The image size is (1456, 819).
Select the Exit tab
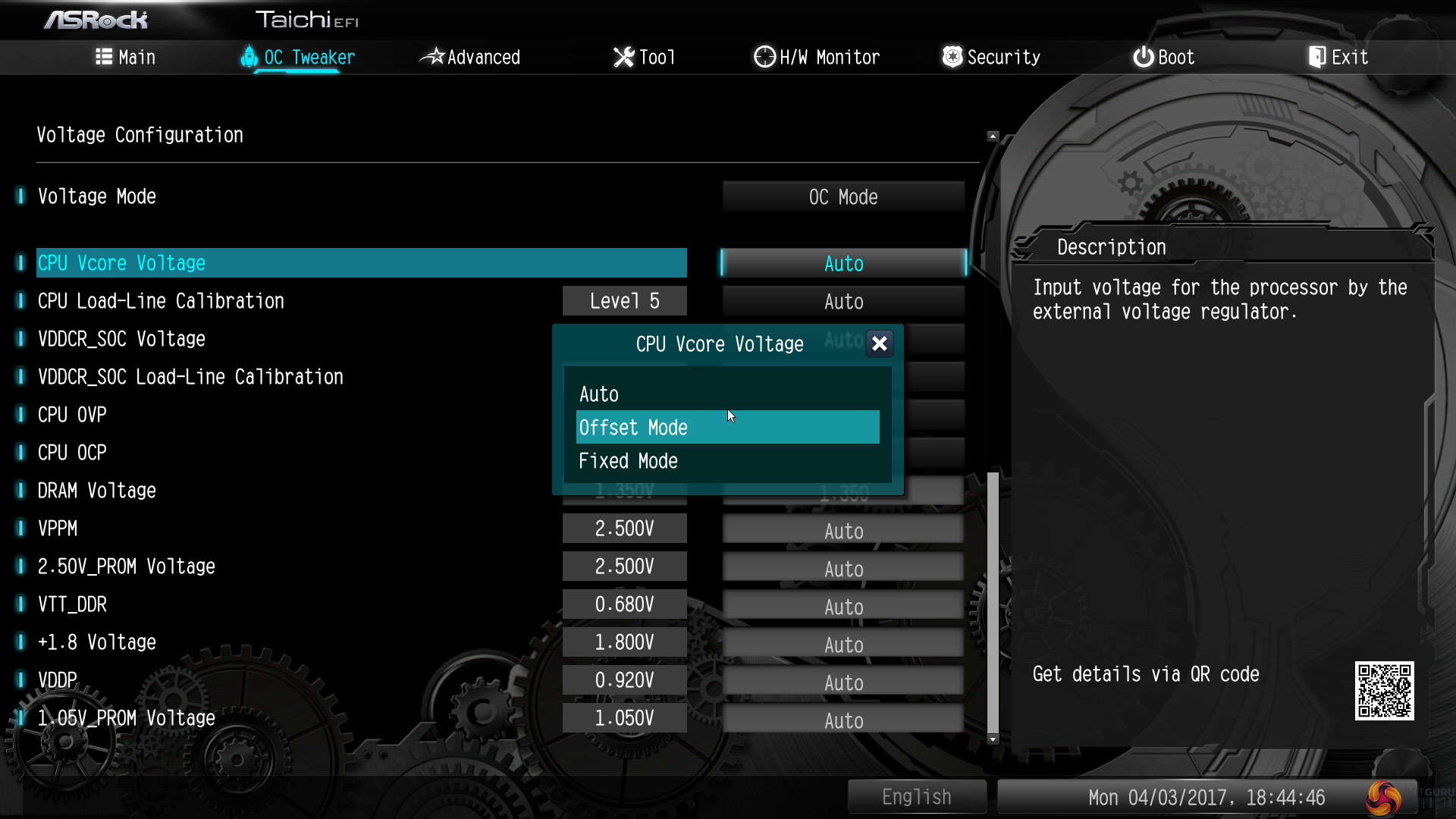pos(1338,57)
